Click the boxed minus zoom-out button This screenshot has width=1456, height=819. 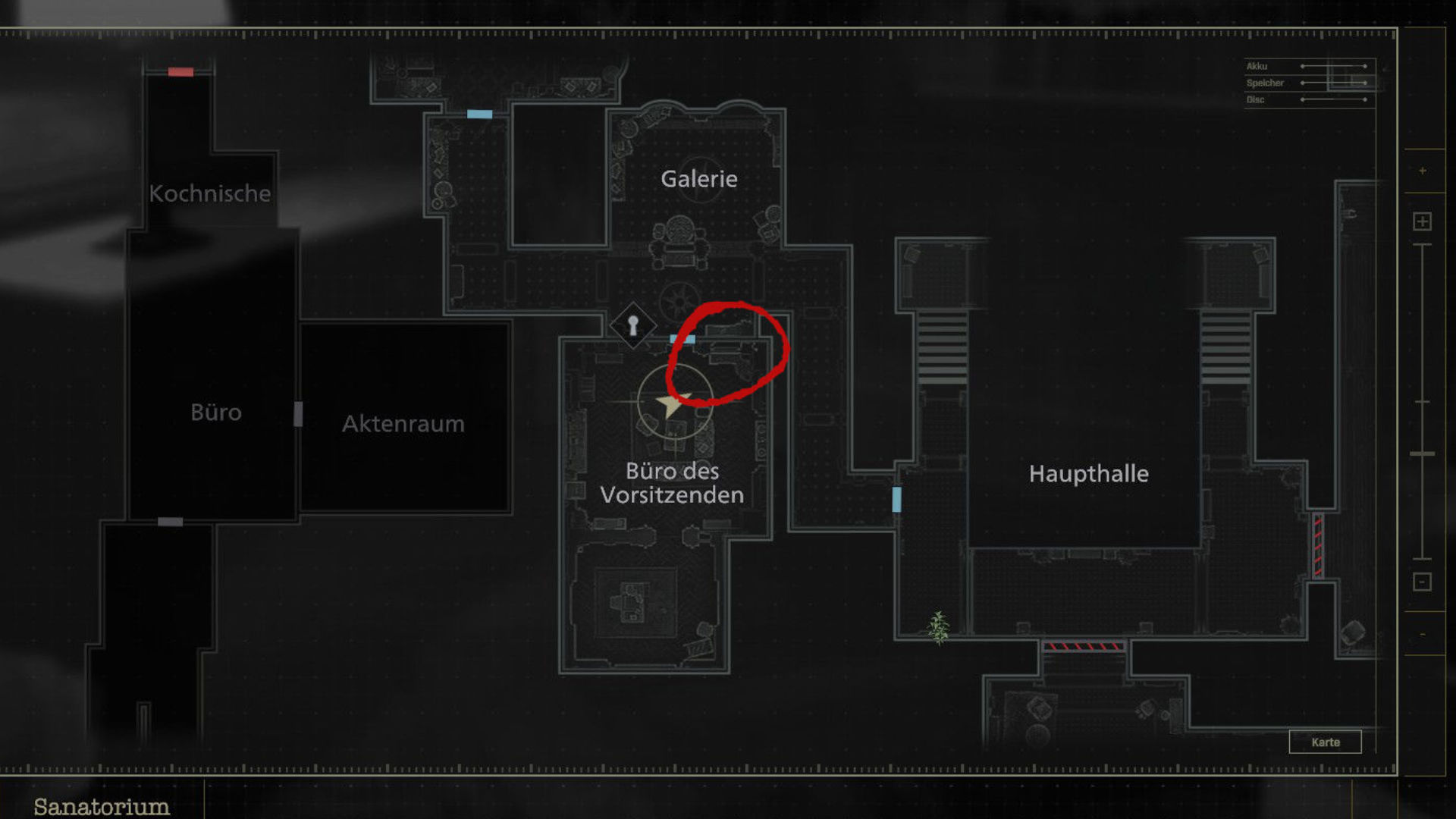point(1422,582)
